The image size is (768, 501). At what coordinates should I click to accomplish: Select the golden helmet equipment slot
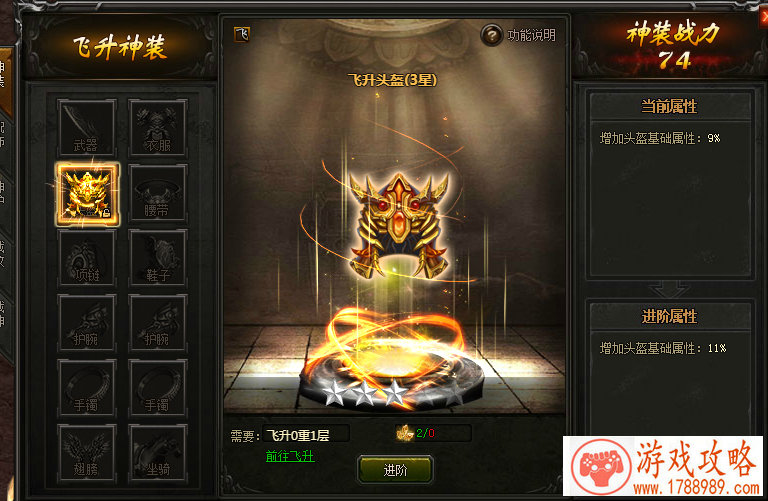(x=87, y=193)
